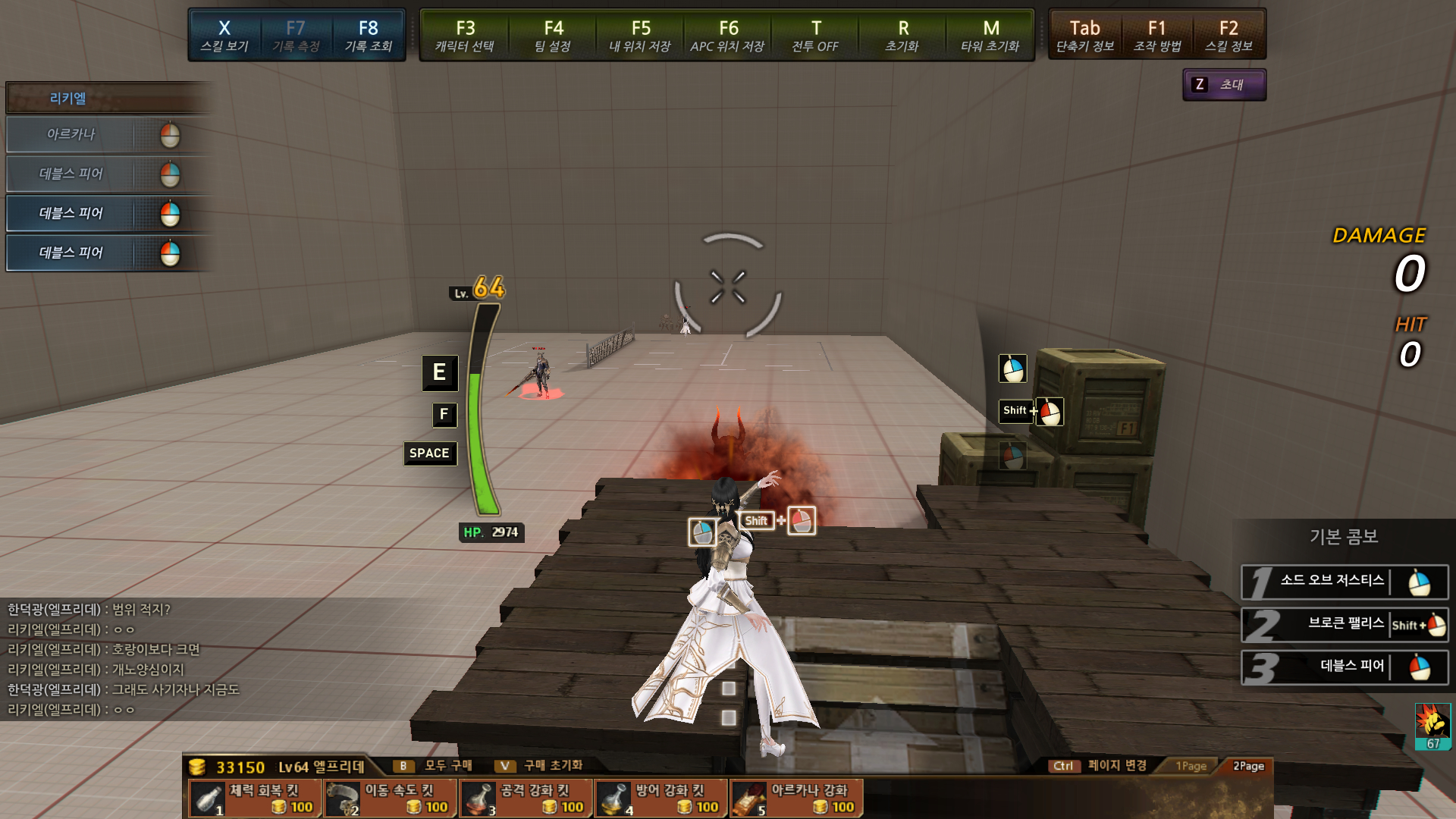Open 팀 설정 team settings
Image resolution: width=1456 pixels, height=819 pixels.
click(553, 36)
